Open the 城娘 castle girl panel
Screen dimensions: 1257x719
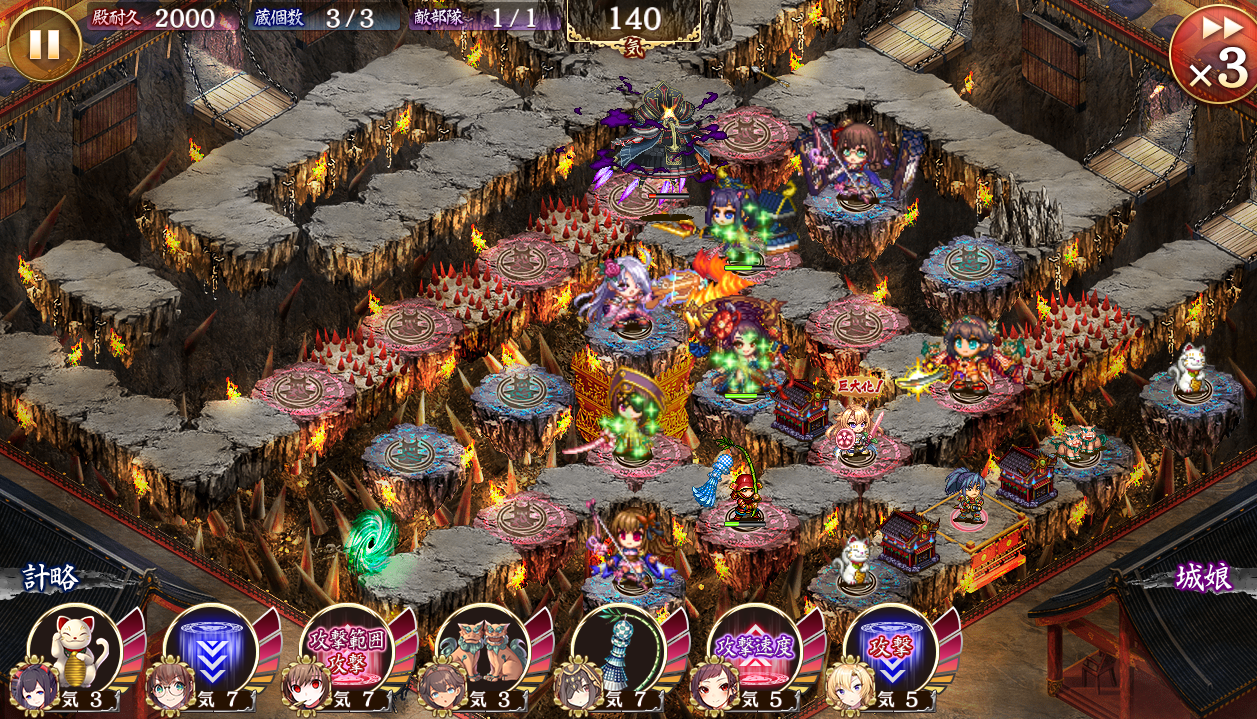[1204, 578]
